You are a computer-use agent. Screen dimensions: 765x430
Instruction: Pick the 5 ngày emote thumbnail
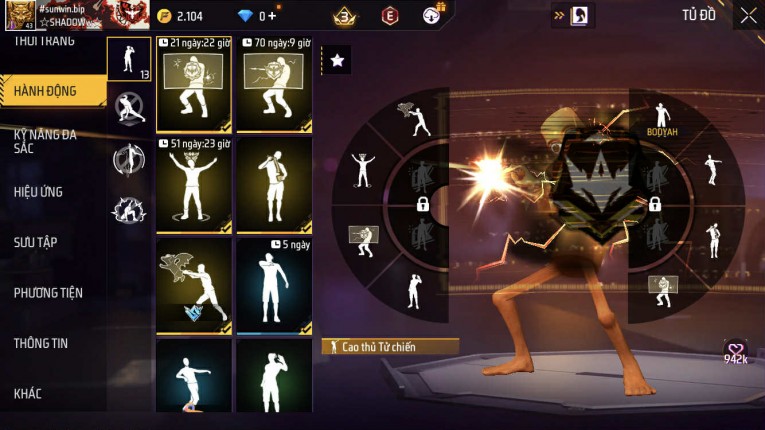pyautogui.click(x=274, y=285)
